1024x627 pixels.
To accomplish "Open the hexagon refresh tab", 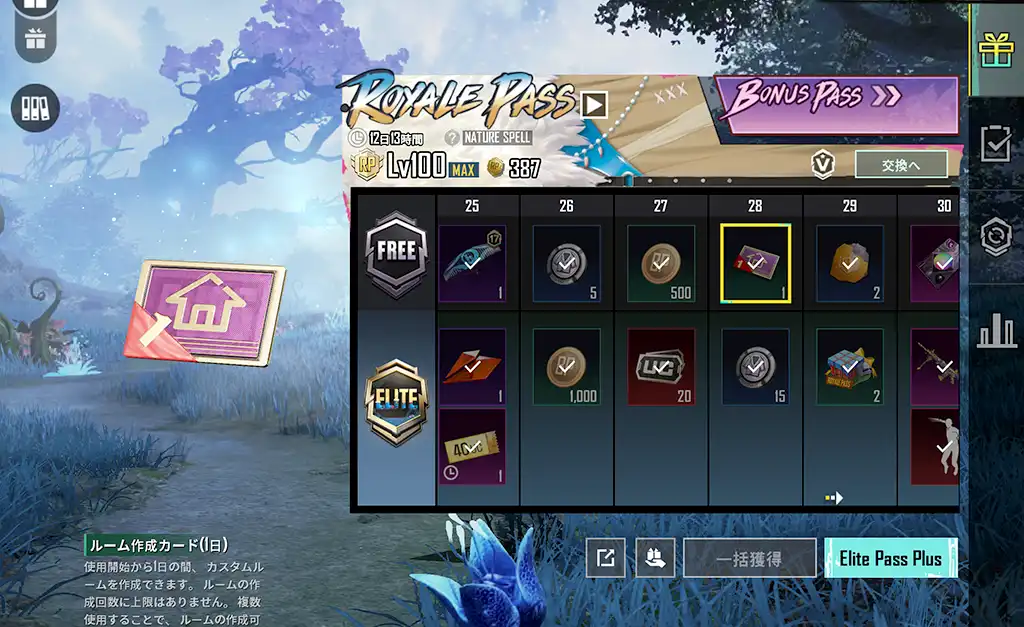I will (996, 237).
